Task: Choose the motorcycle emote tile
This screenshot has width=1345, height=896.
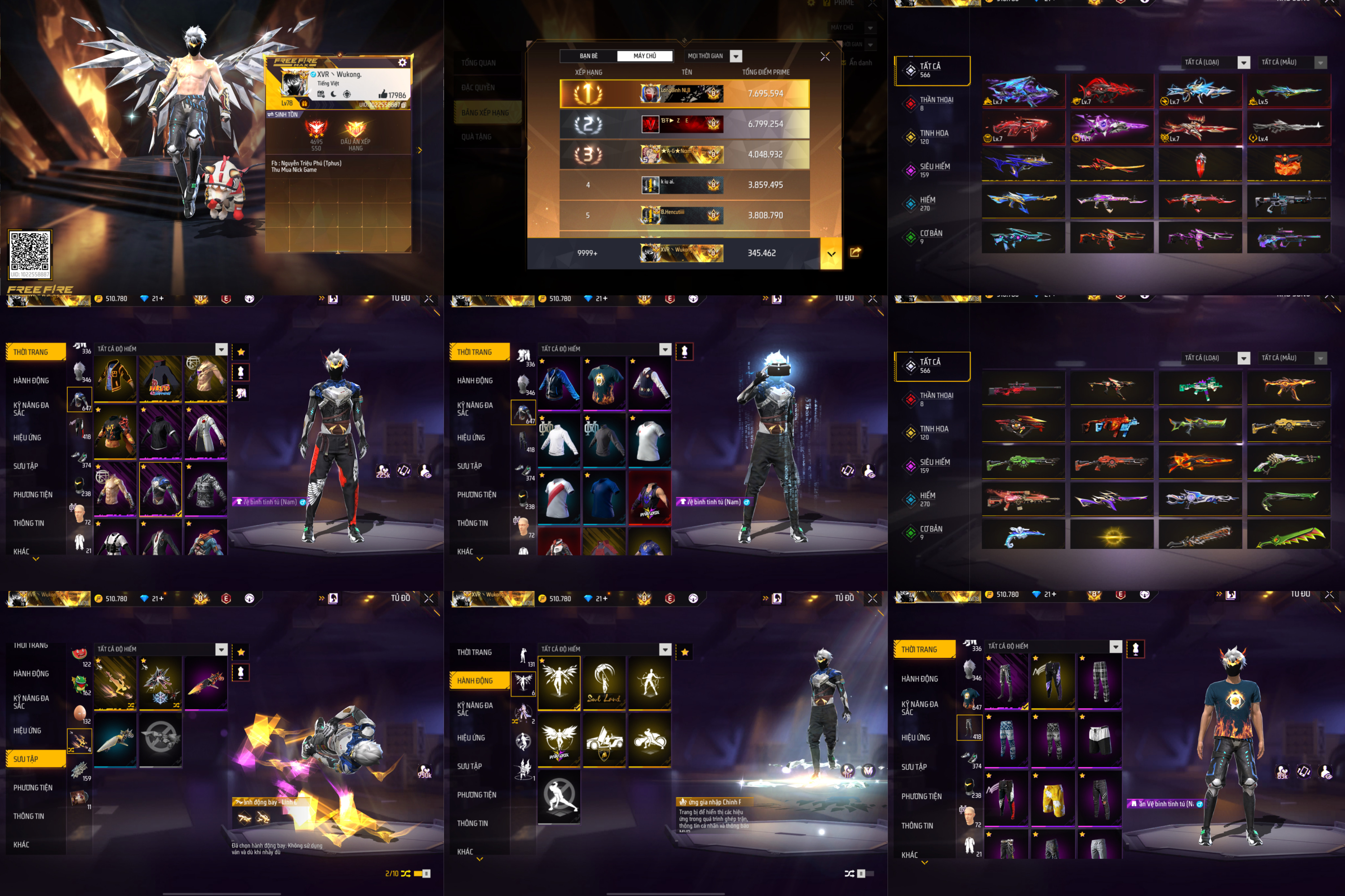Action: pyautogui.click(x=650, y=740)
